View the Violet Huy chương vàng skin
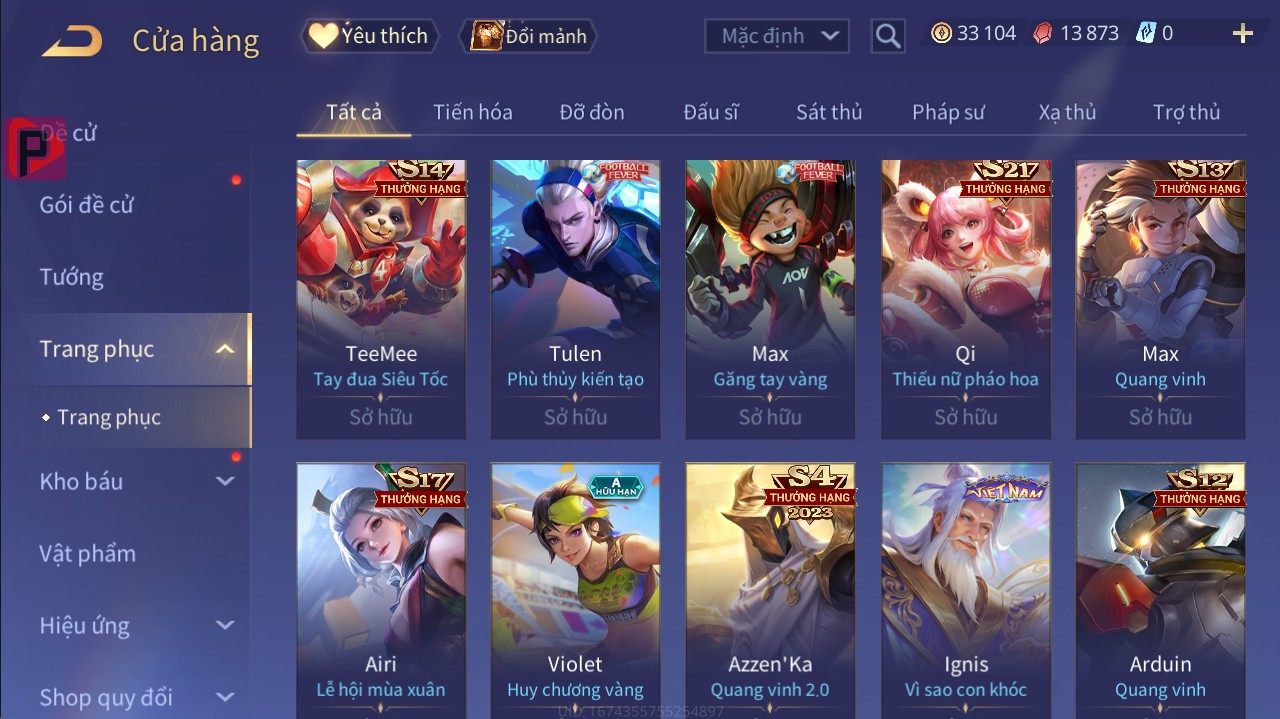Viewport: 1280px width, 719px height. coord(575,590)
